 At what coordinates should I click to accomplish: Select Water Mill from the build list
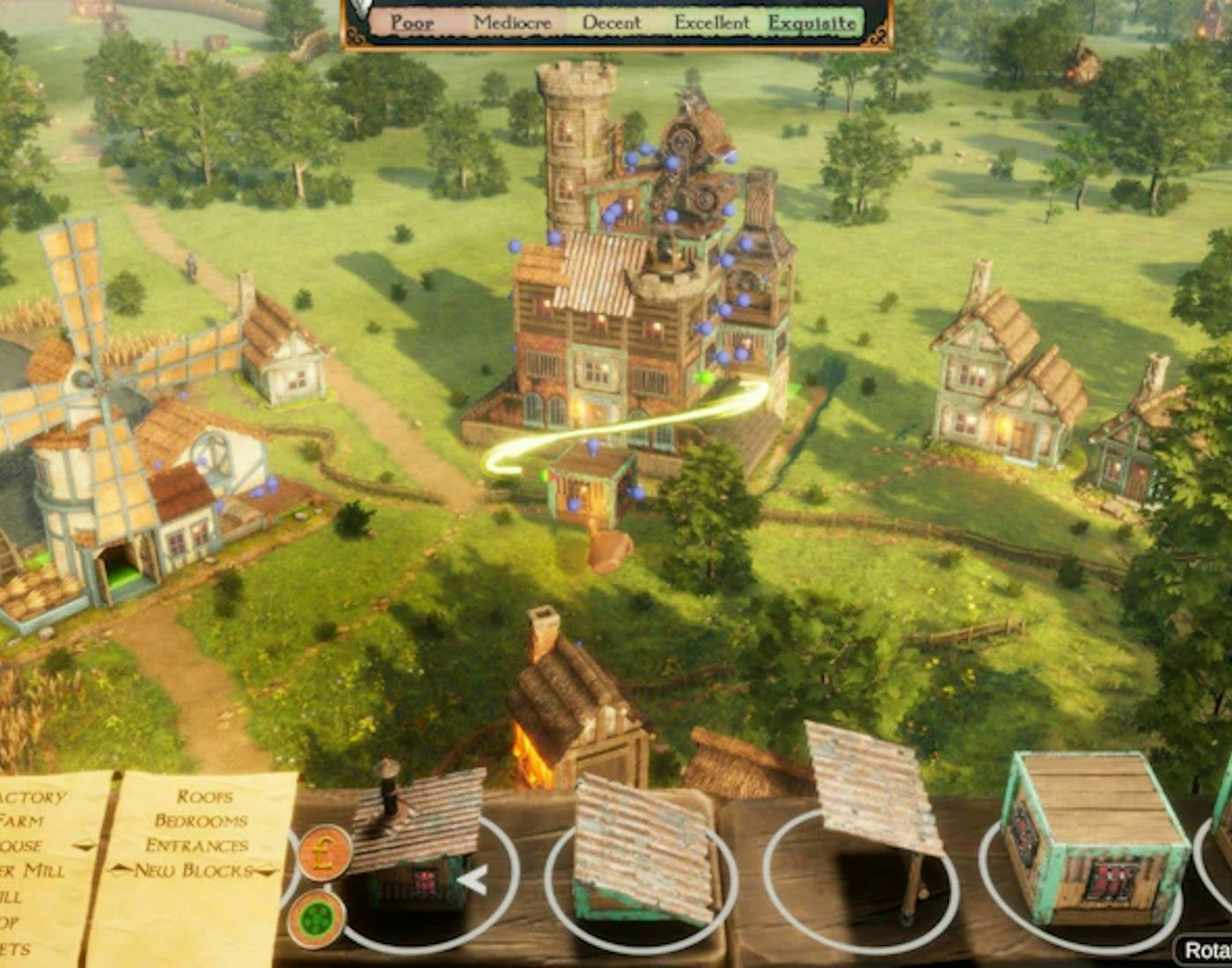point(33,870)
